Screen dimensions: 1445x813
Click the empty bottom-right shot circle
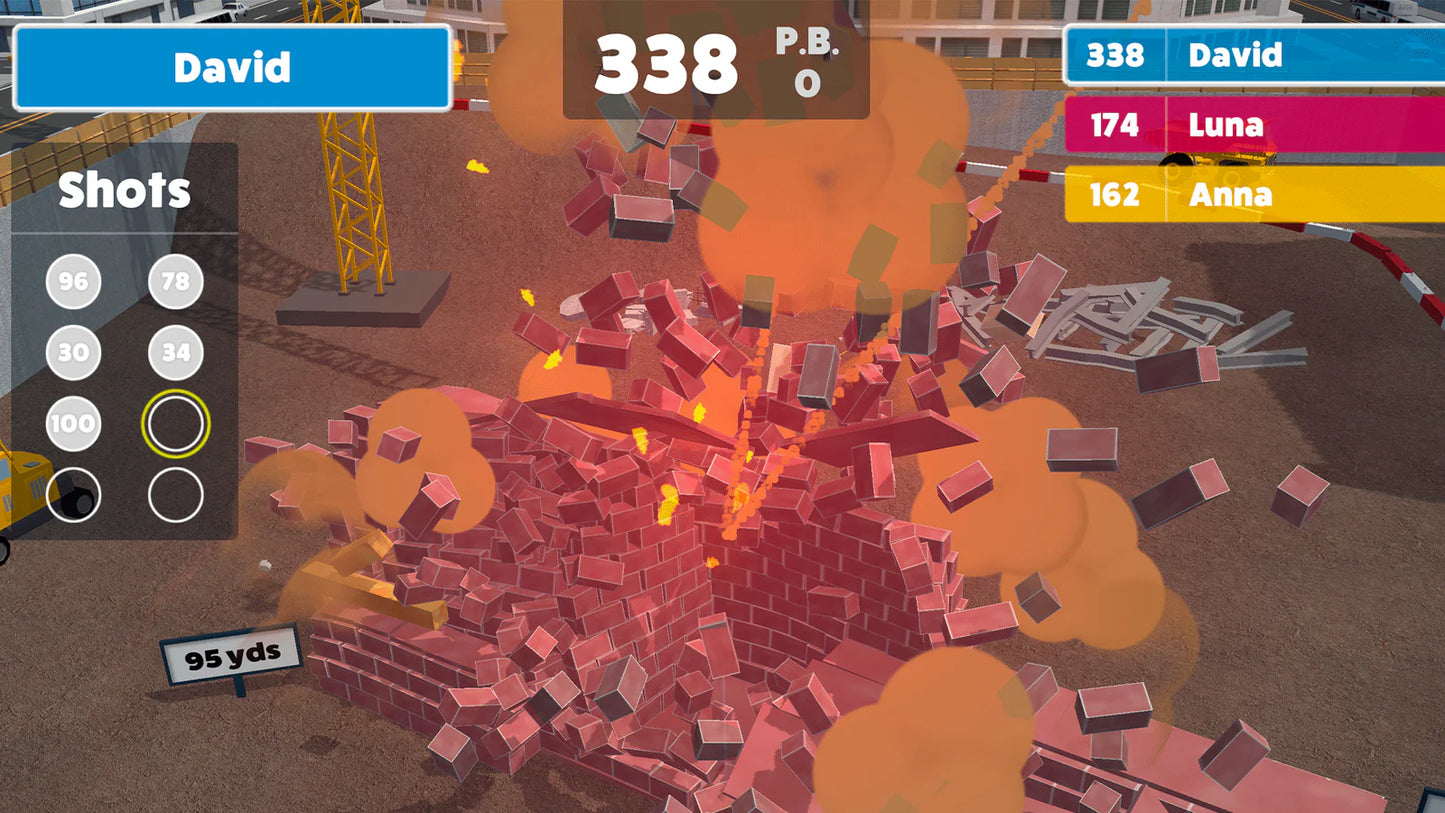pos(175,494)
